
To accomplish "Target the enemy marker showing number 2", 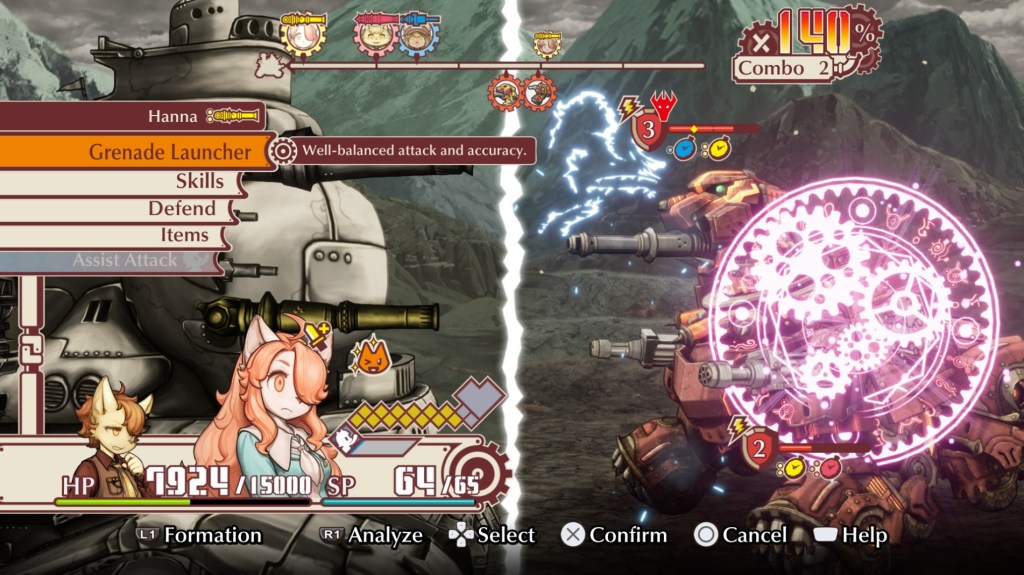I will pyautogui.click(x=759, y=447).
